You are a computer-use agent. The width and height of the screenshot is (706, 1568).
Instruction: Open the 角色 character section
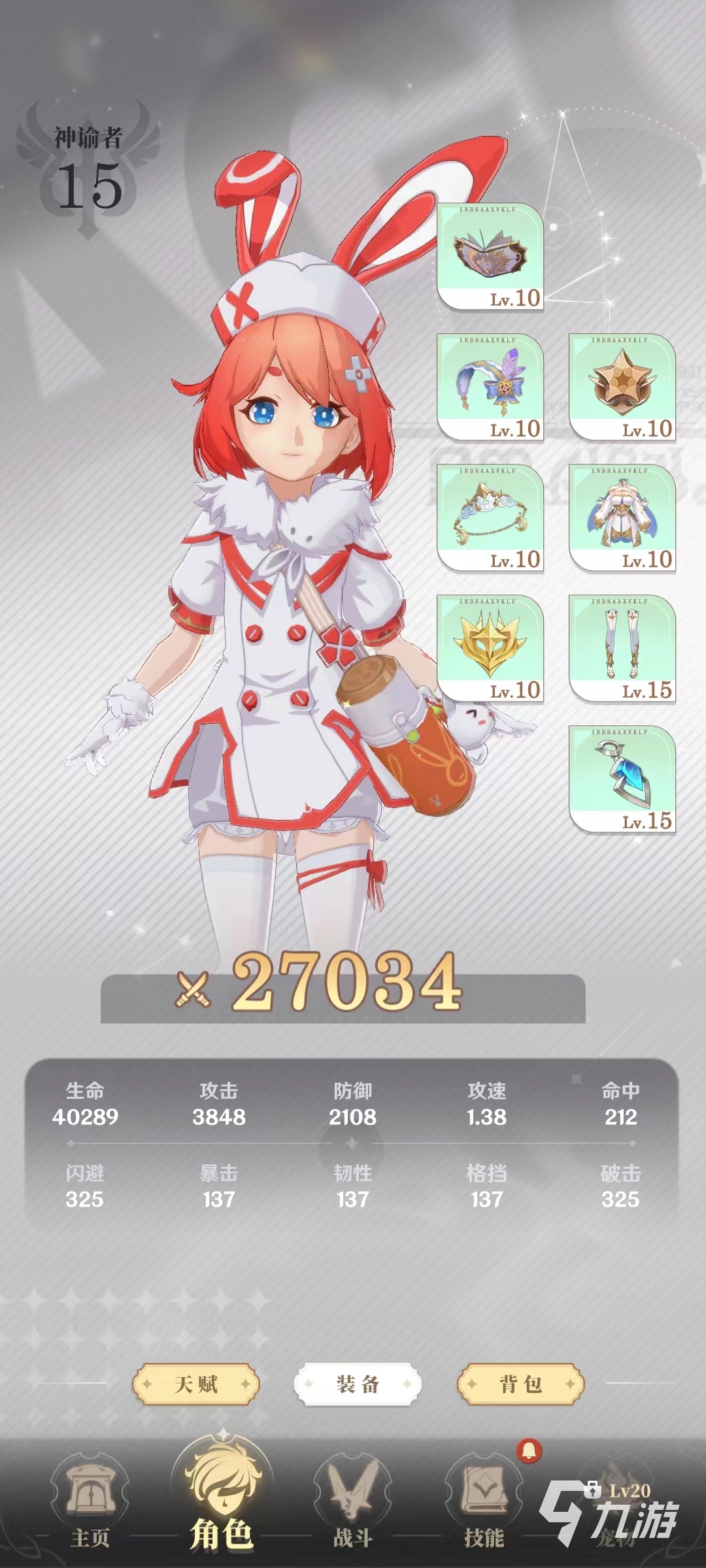[222, 1503]
